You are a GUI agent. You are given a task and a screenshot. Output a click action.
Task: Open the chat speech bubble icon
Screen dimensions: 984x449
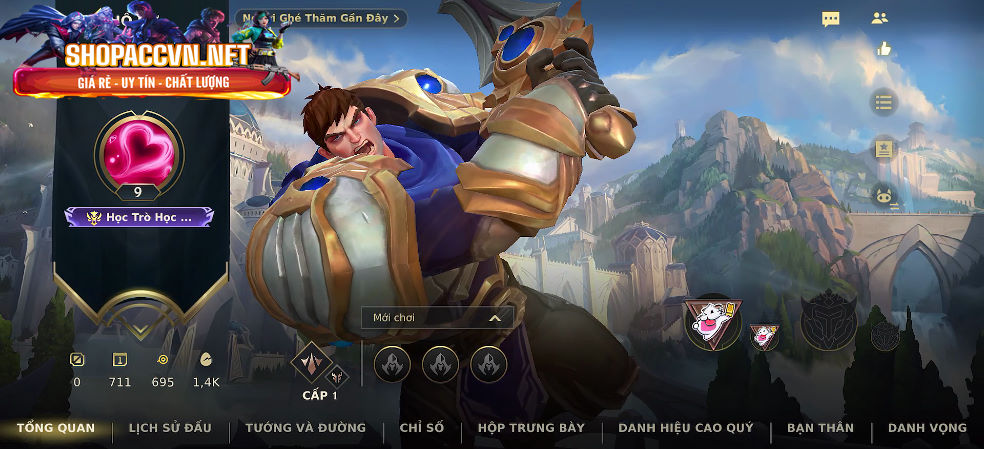pyautogui.click(x=831, y=19)
